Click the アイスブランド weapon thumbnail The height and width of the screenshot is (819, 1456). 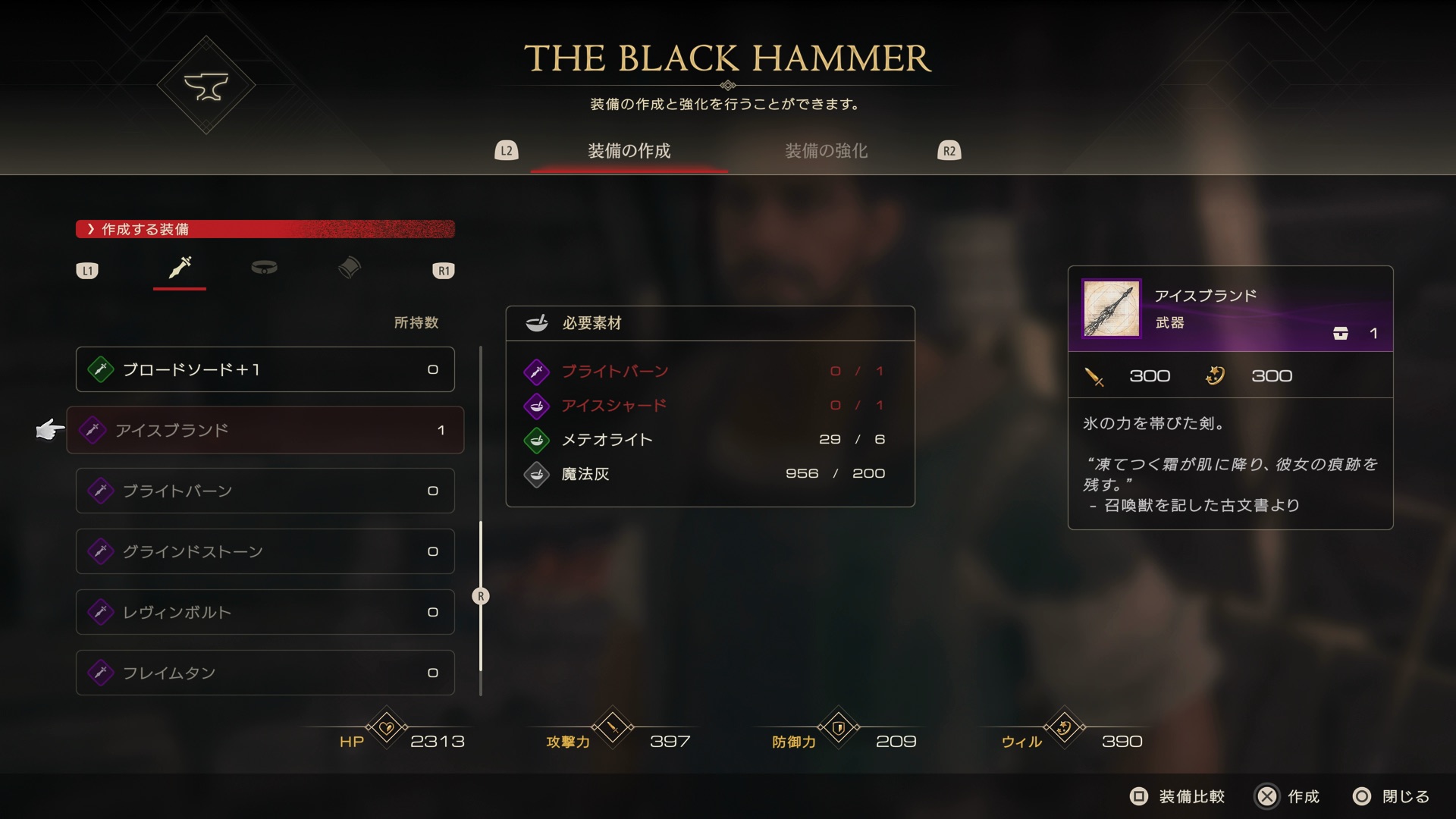1110,308
